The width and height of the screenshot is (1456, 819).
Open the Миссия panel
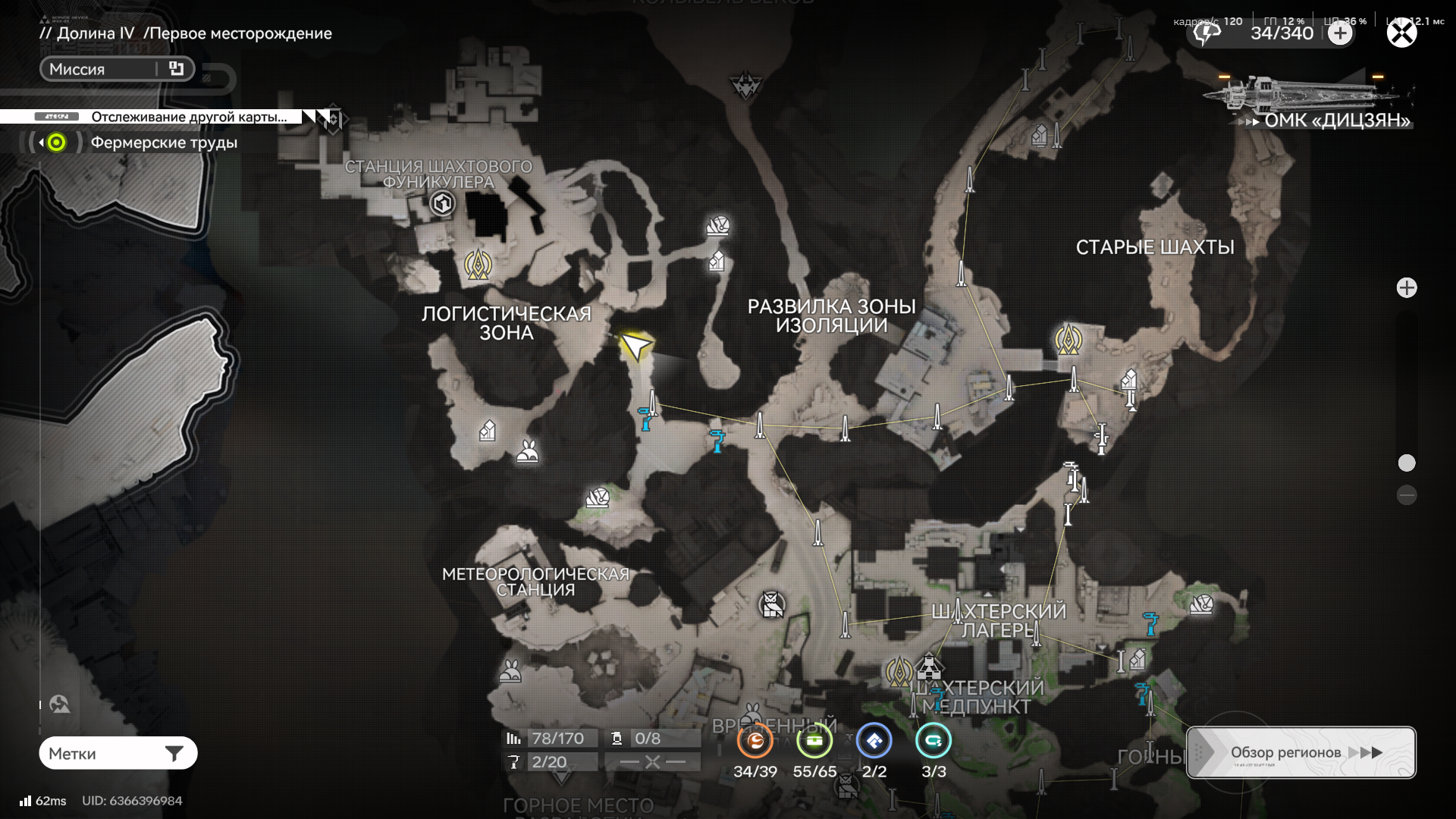pyautogui.click(x=117, y=69)
